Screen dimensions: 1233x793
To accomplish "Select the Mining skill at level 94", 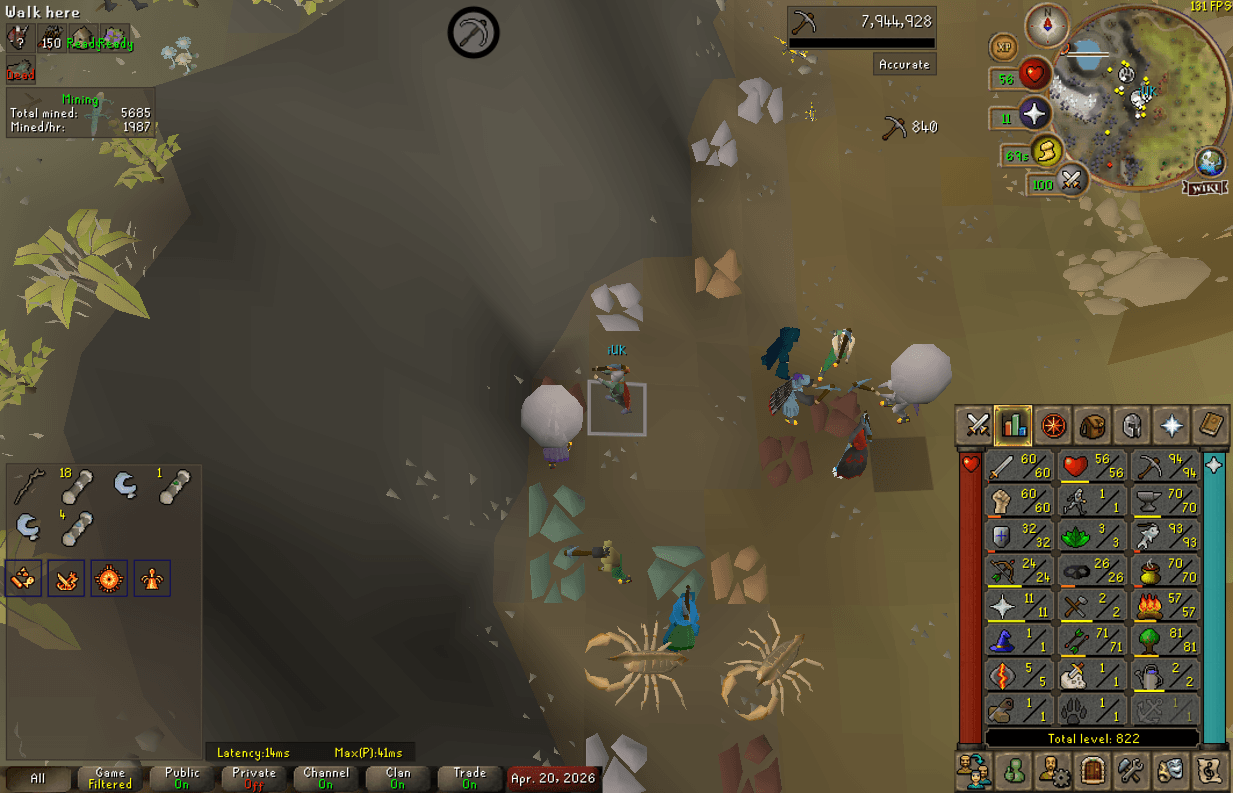I will [1165, 468].
